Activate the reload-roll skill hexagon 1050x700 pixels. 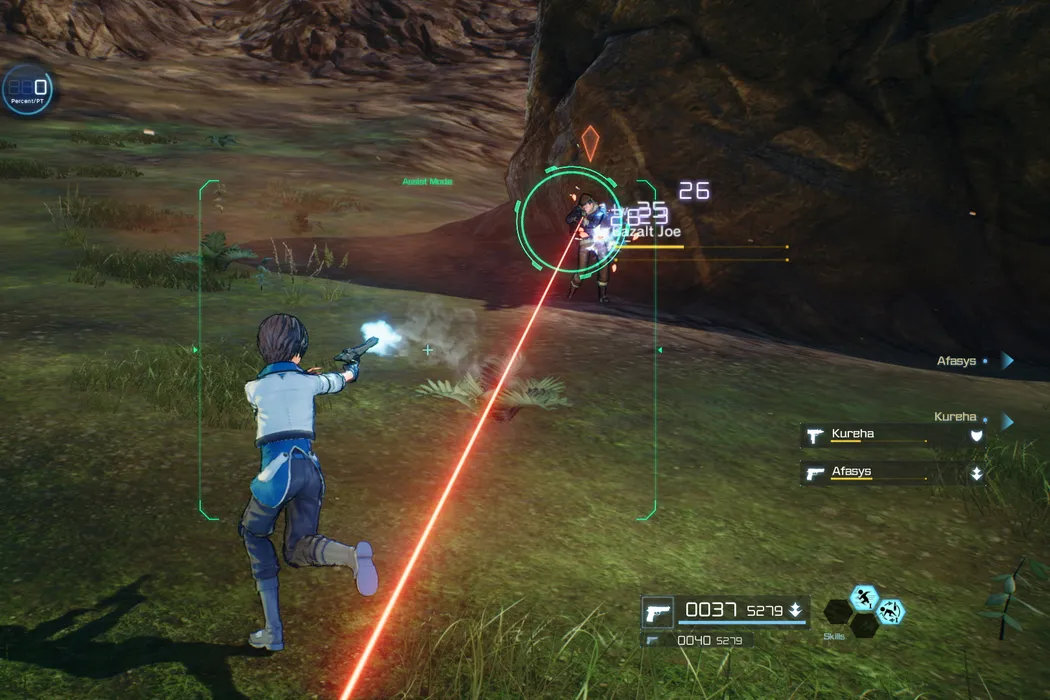click(x=889, y=611)
